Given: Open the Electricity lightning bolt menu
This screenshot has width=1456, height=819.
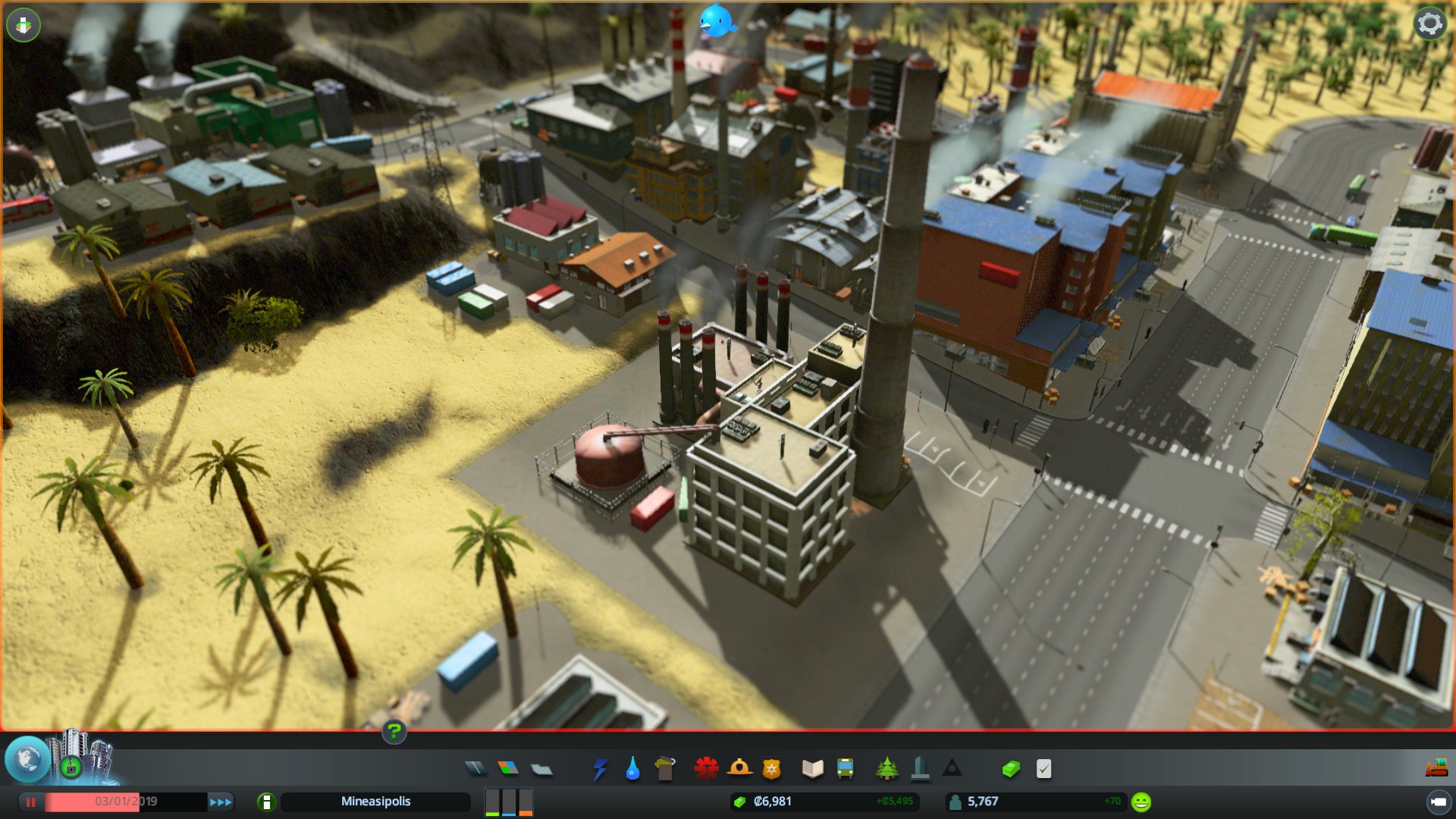Looking at the screenshot, I should [600, 769].
